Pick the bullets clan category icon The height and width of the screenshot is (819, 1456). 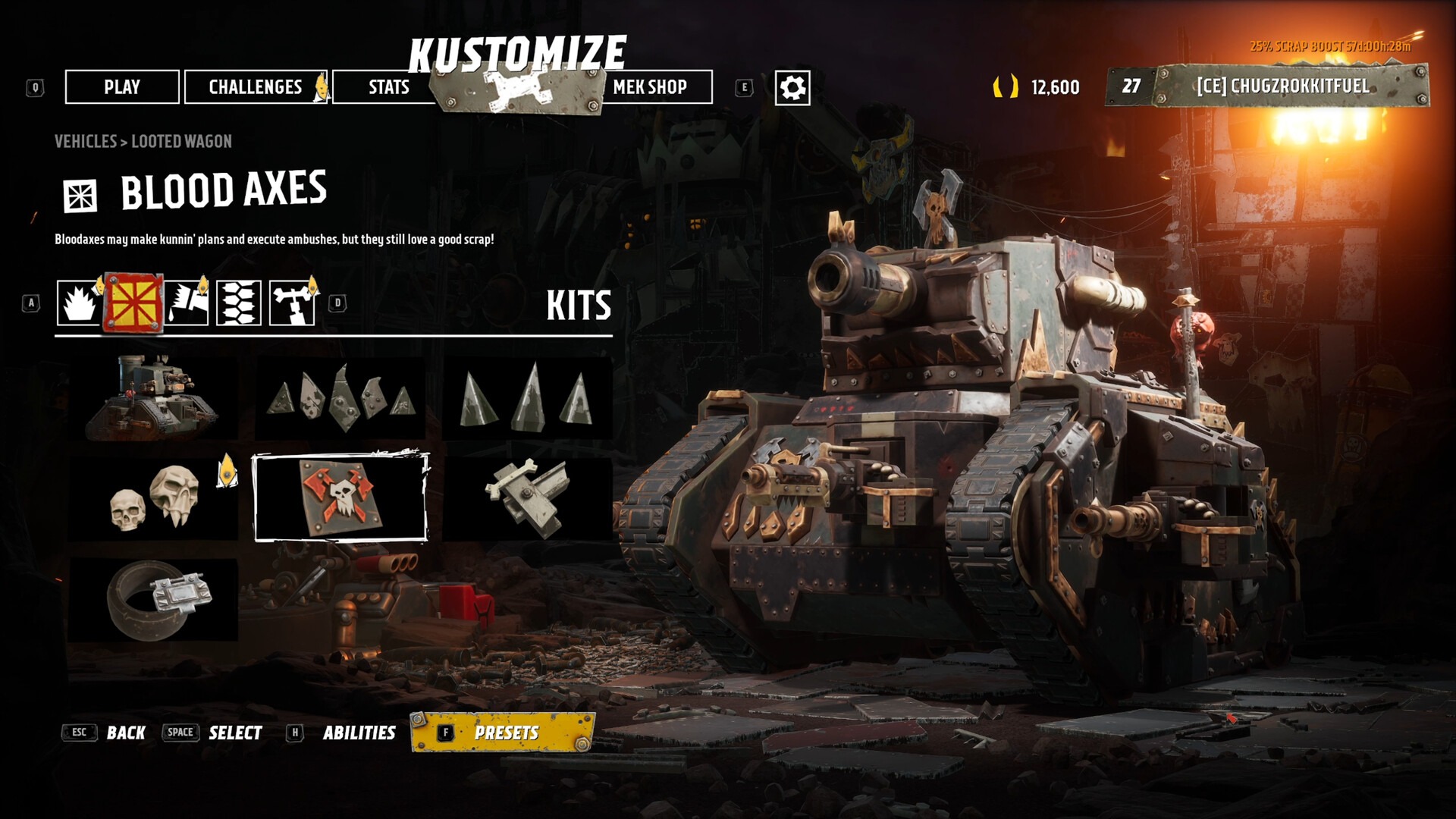(x=239, y=303)
